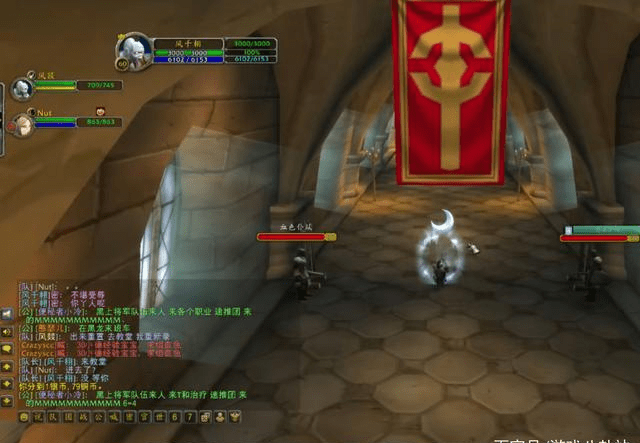Viewport: 640px width, 443px height.
Task: Open the chat emoji smiley button
Action: tap(23, 416)
